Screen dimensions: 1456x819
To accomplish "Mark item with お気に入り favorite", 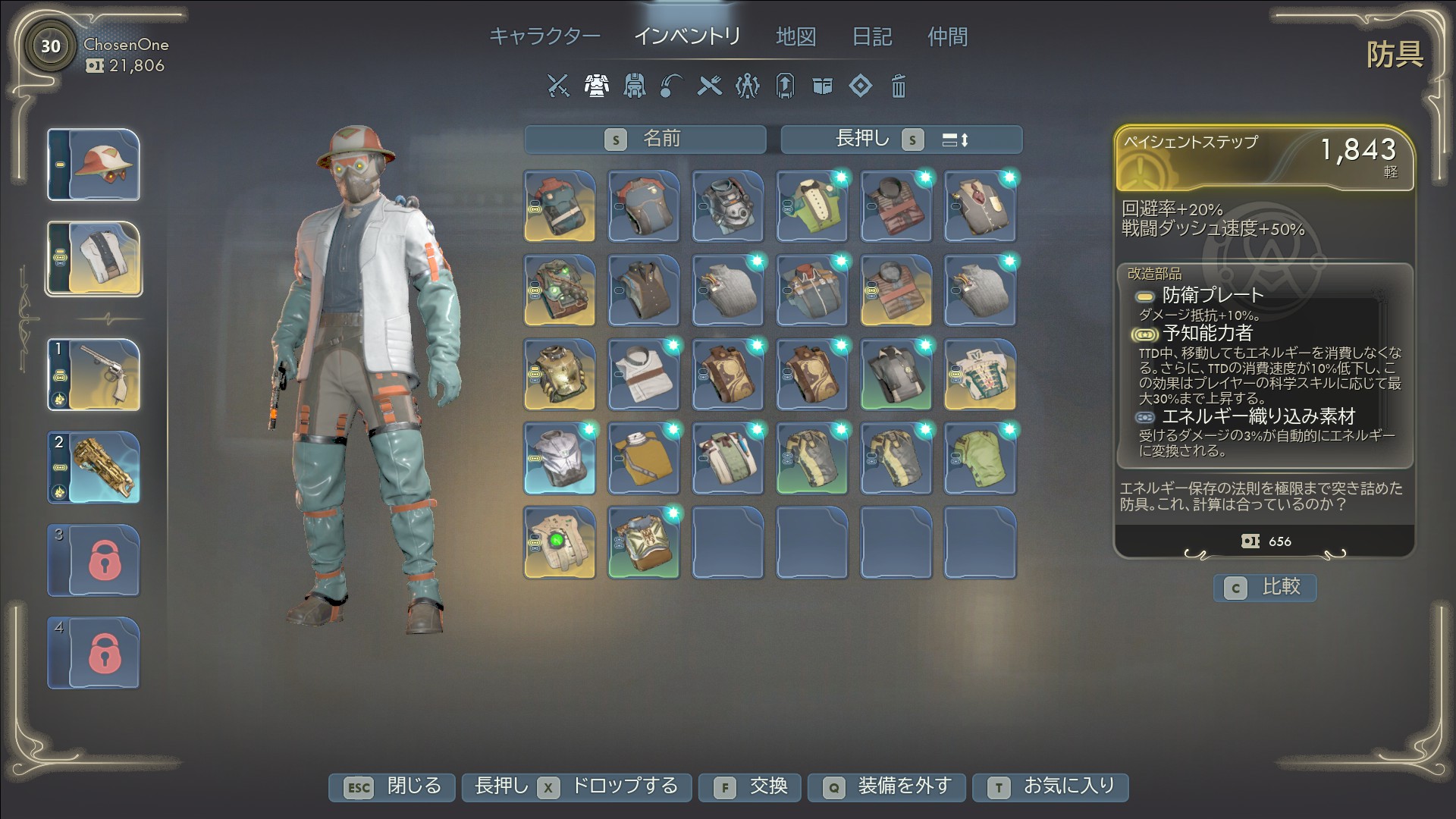I will (x=1050, y=787).
